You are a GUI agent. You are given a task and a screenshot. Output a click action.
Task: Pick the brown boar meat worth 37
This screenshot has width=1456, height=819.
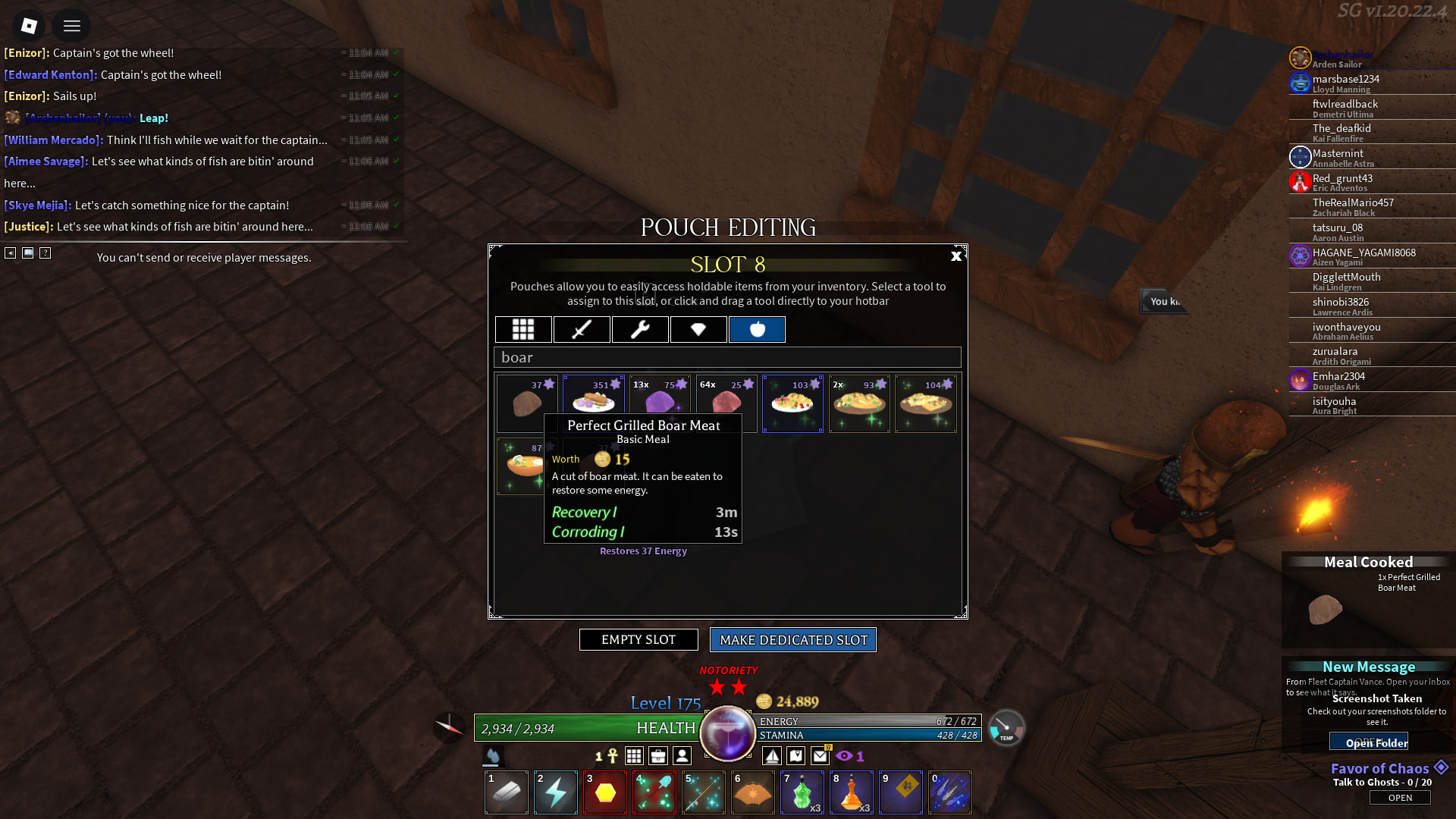coord(527,403)
